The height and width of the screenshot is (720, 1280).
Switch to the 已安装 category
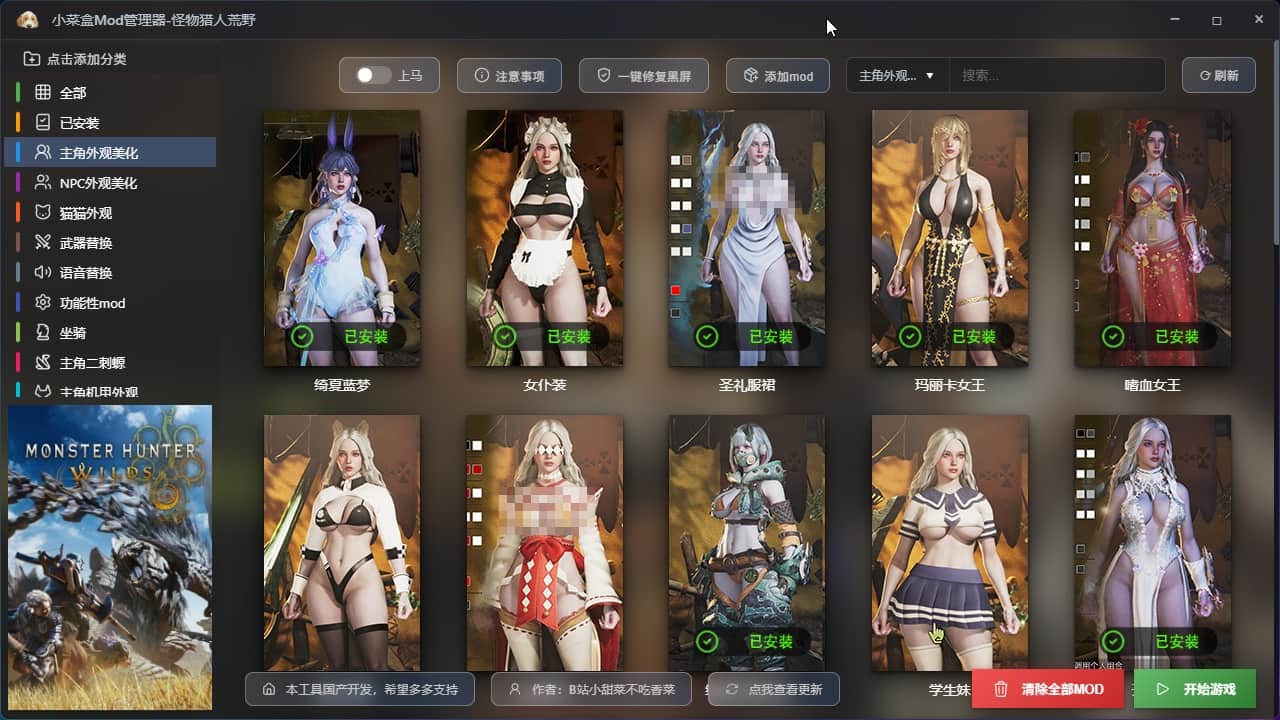click(x=79, y=123)
